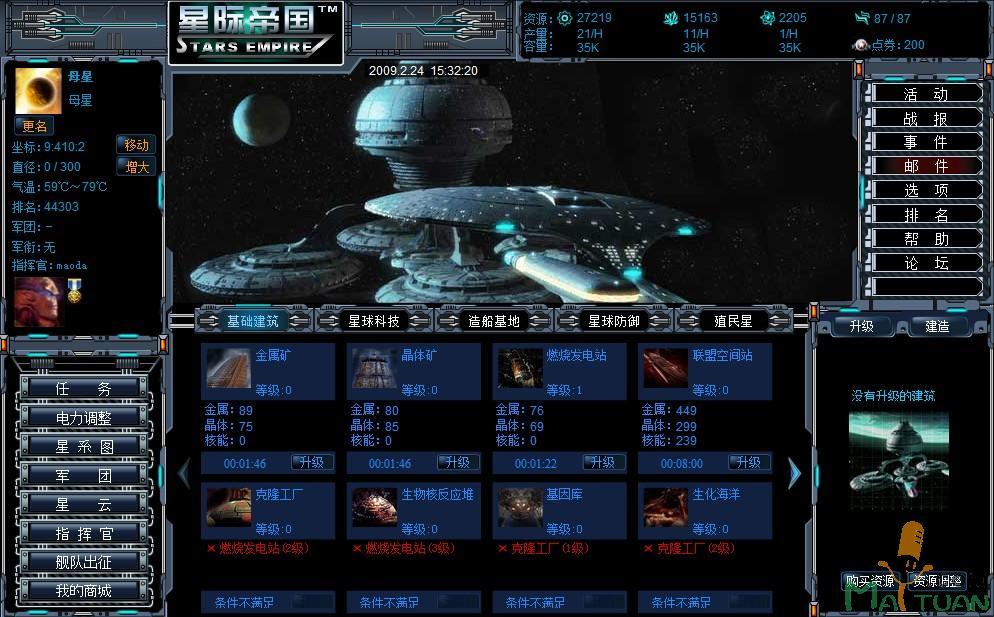Switch to the 星球防御 defense tab
The width and height of the screenshot is (994, 617).
pos(614,321)
